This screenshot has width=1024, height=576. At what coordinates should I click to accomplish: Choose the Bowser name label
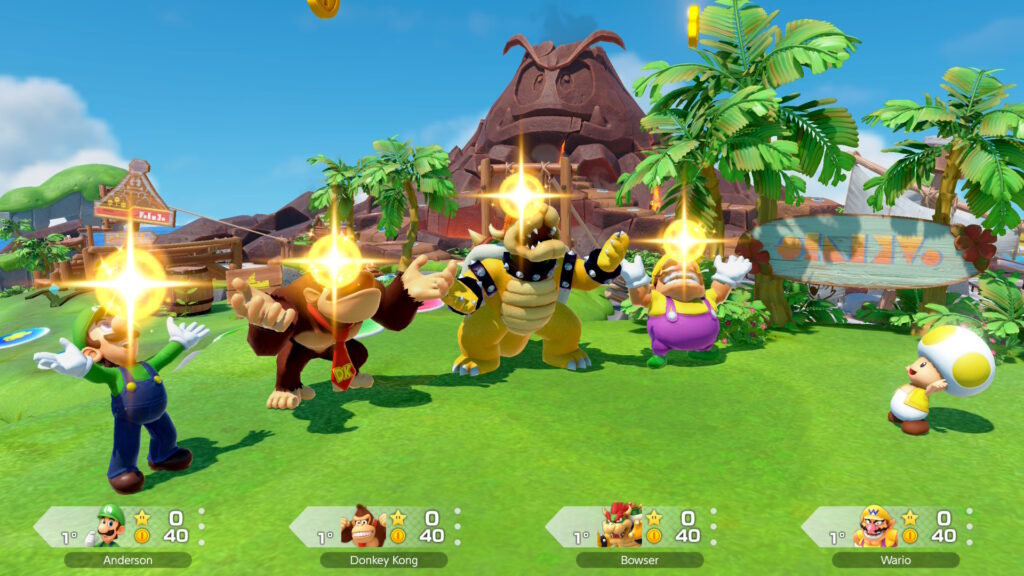(640, 560)
